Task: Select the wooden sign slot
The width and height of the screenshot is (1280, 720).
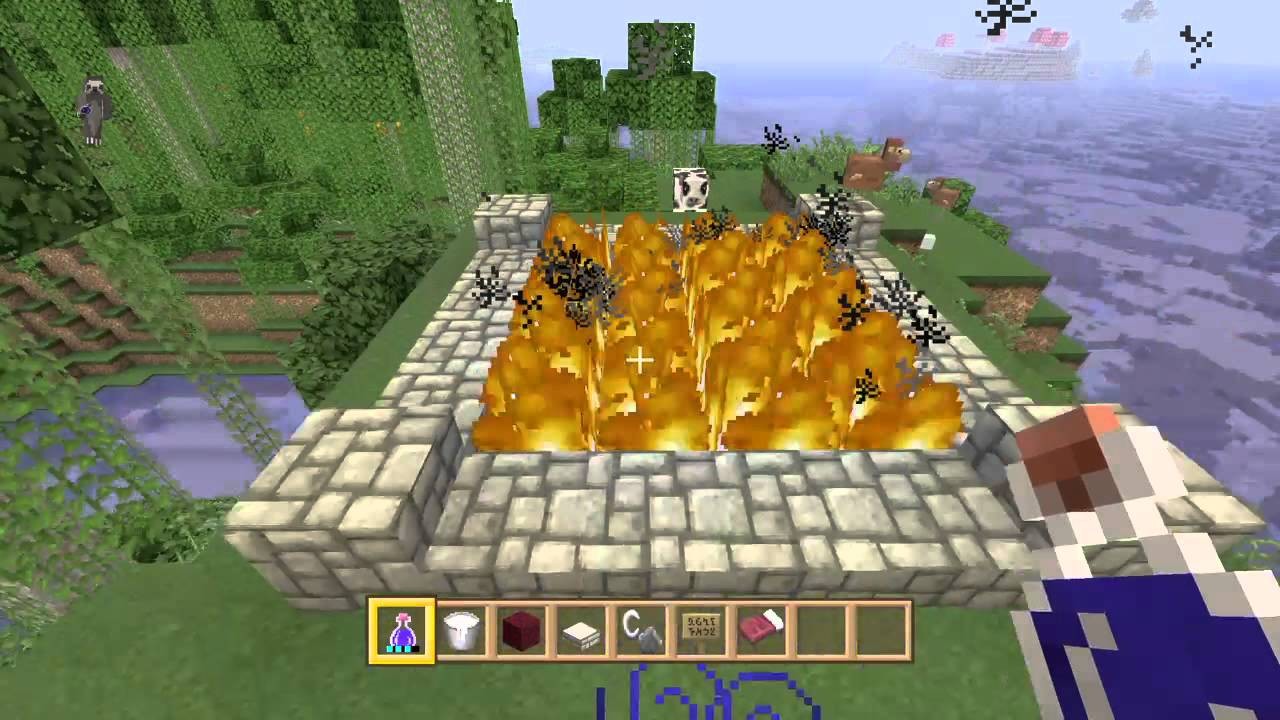Action: (x=700, y=631)
